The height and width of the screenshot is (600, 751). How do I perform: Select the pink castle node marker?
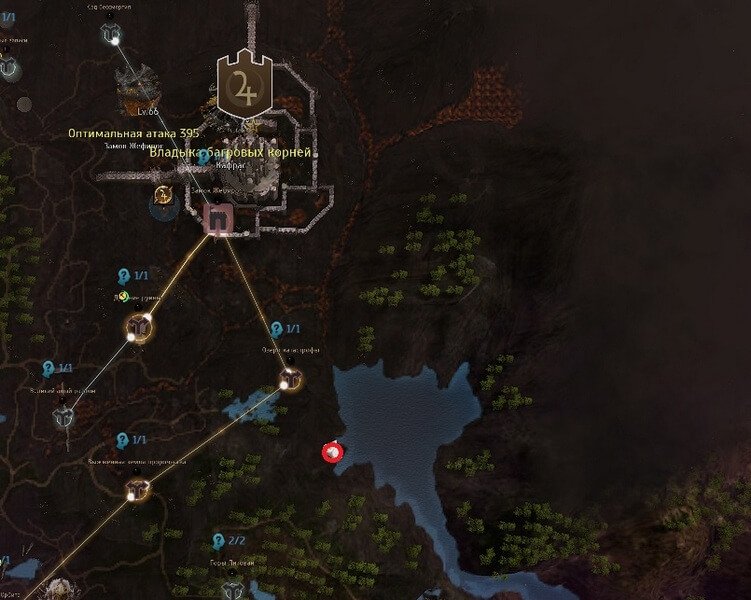click(x=216, y=218)
